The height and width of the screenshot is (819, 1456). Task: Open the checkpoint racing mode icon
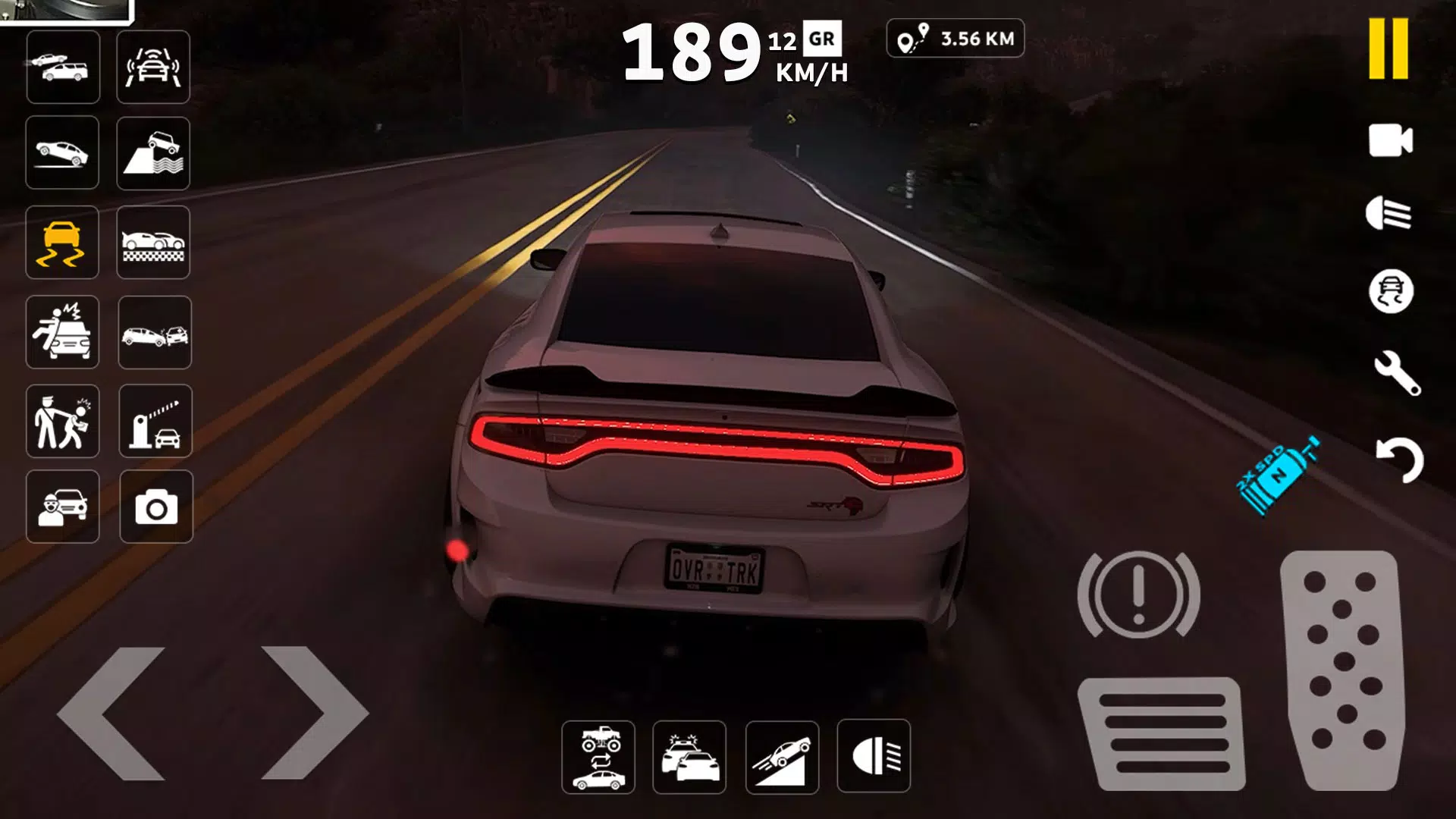coord(154,243)
